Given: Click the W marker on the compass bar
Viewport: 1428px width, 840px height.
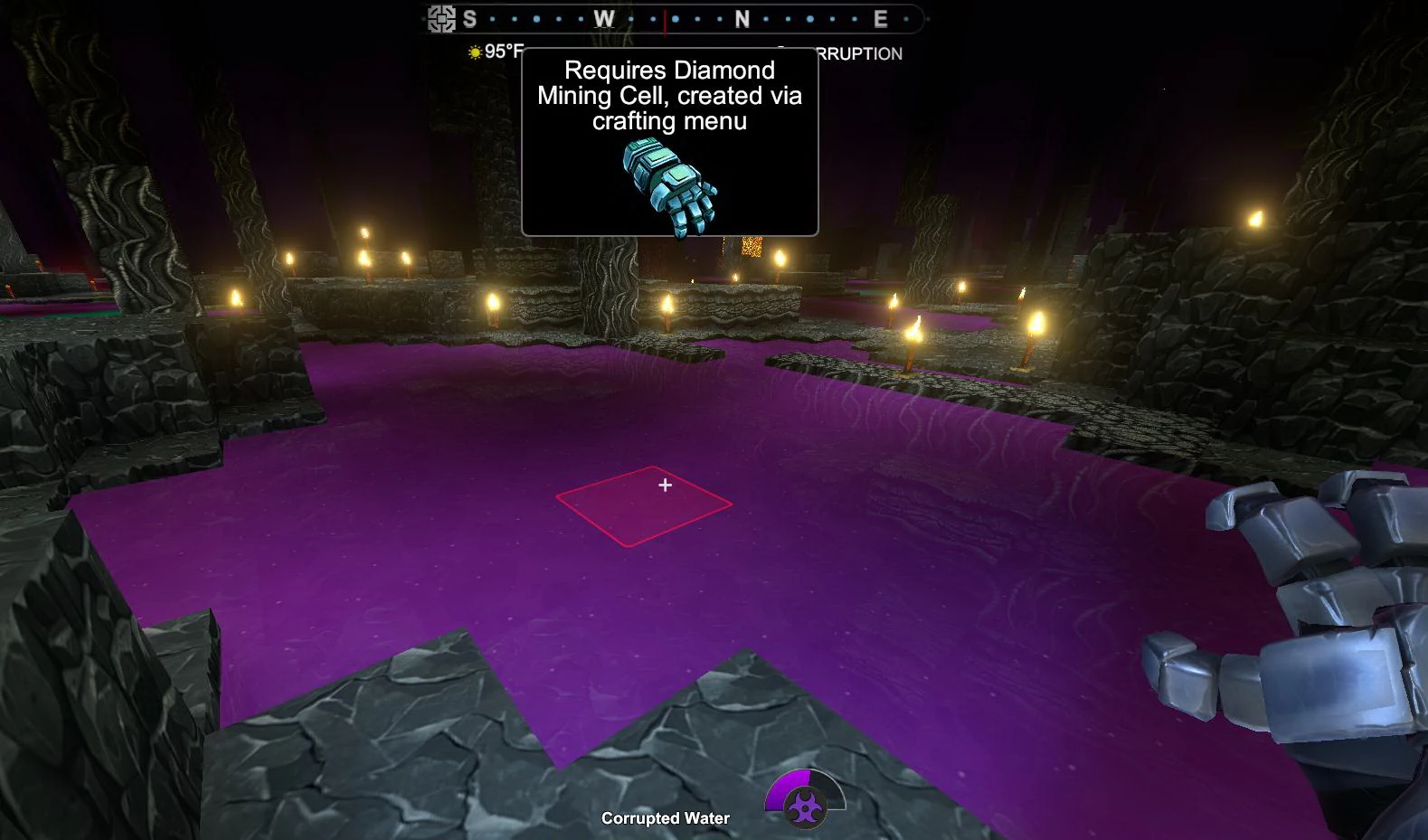Looking at the screenshot, I should point(603,17).
